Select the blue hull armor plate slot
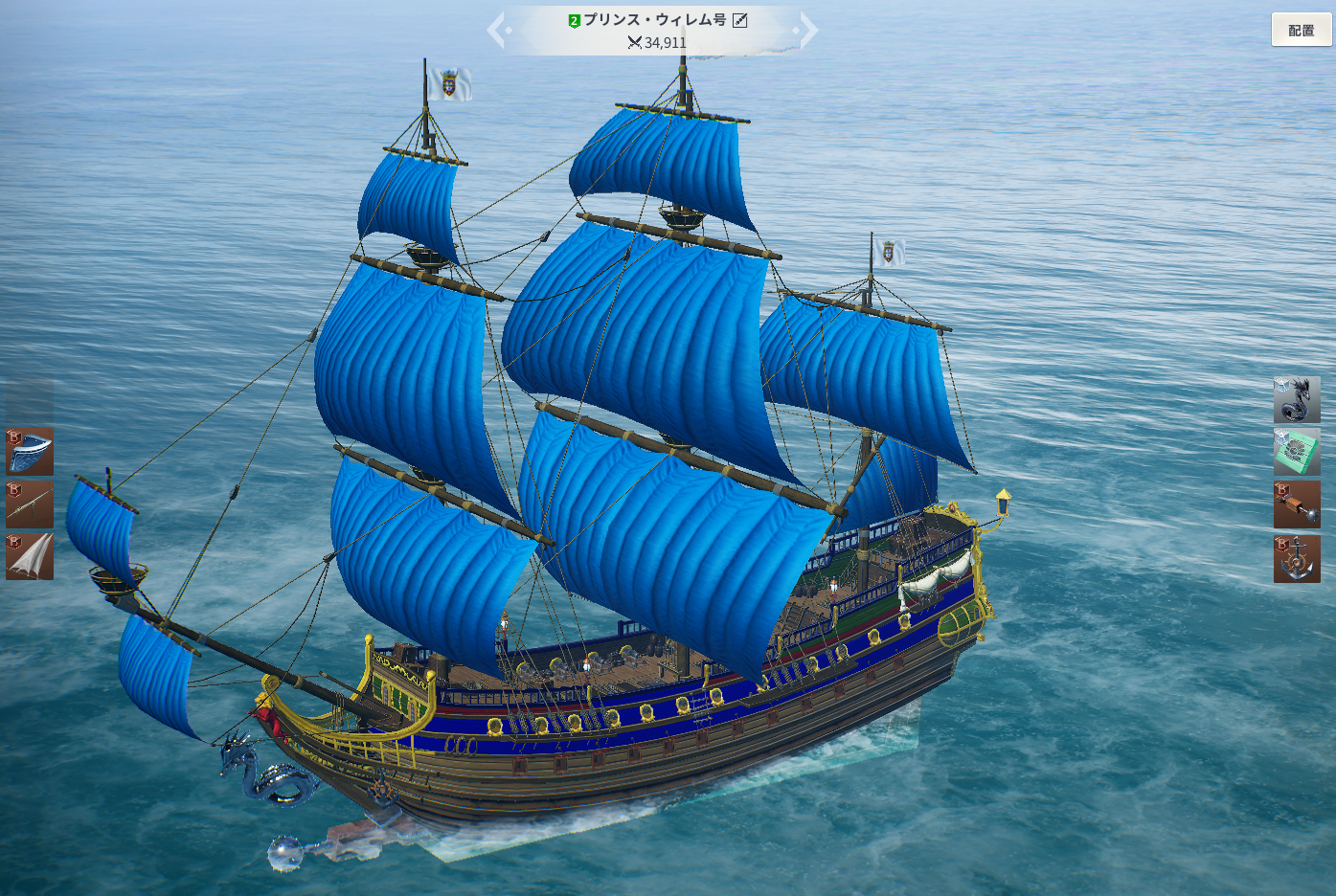 point(30,453)
